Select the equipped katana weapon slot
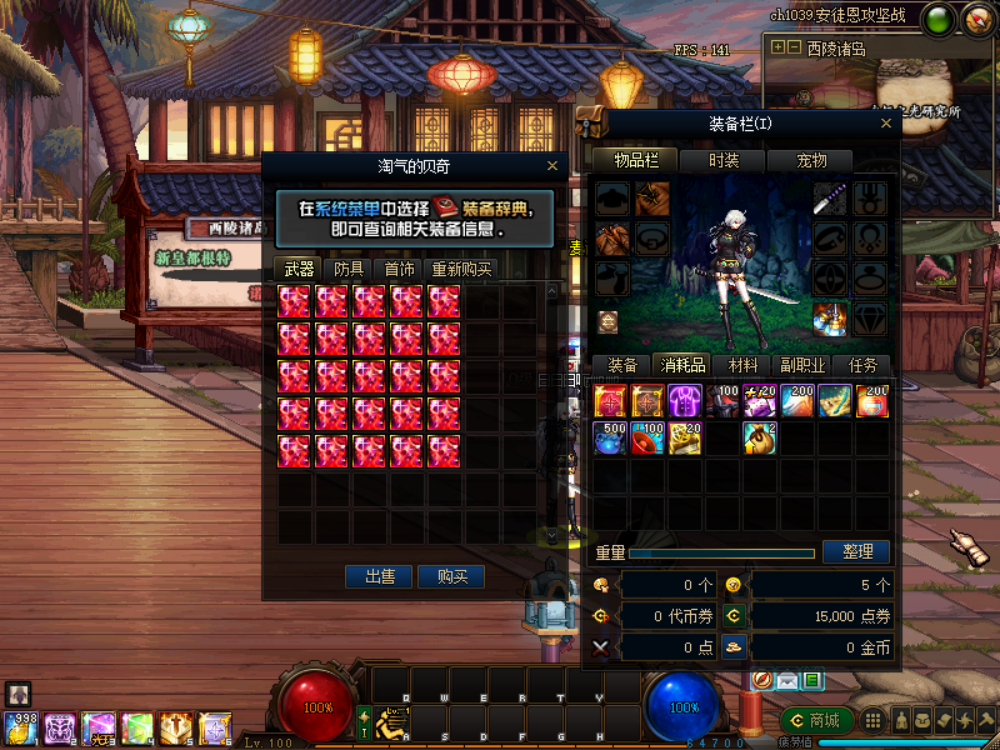This screenshot has height=750, width=1000. (829, 198)
